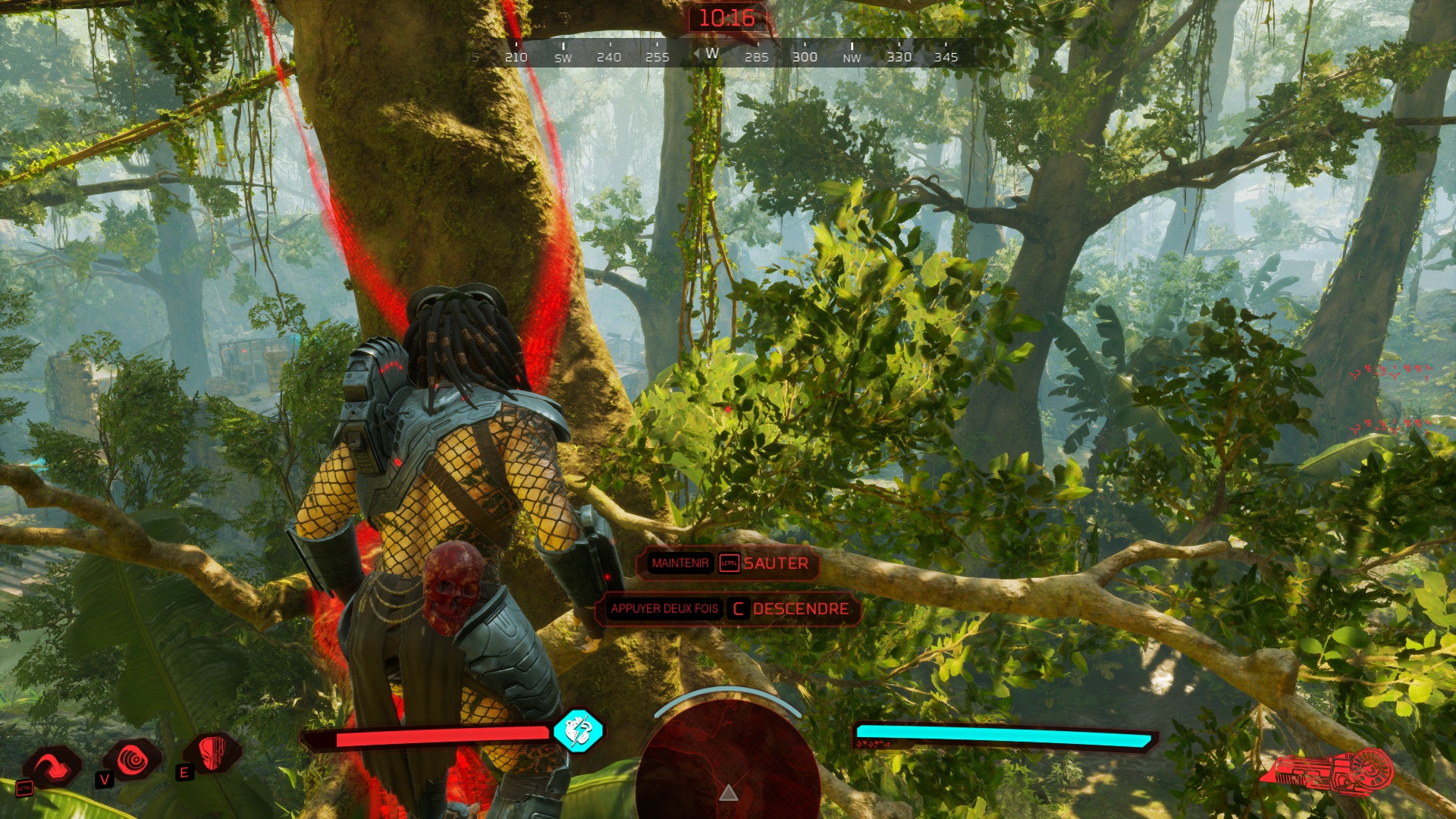The width and height of the screenshot is (1456, 819).
Task: Select the 300 heading label on the compass
Action: (x=804, y=57)
